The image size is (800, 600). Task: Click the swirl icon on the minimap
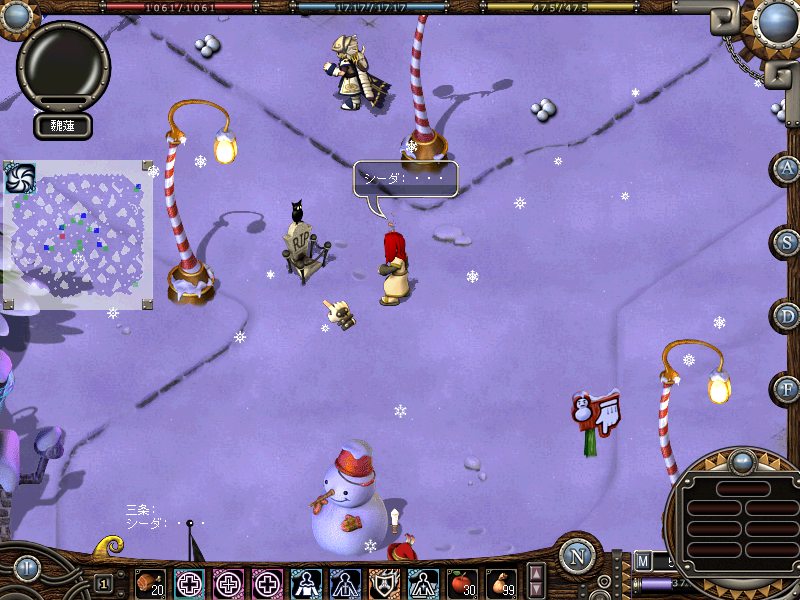coord(20,178)
